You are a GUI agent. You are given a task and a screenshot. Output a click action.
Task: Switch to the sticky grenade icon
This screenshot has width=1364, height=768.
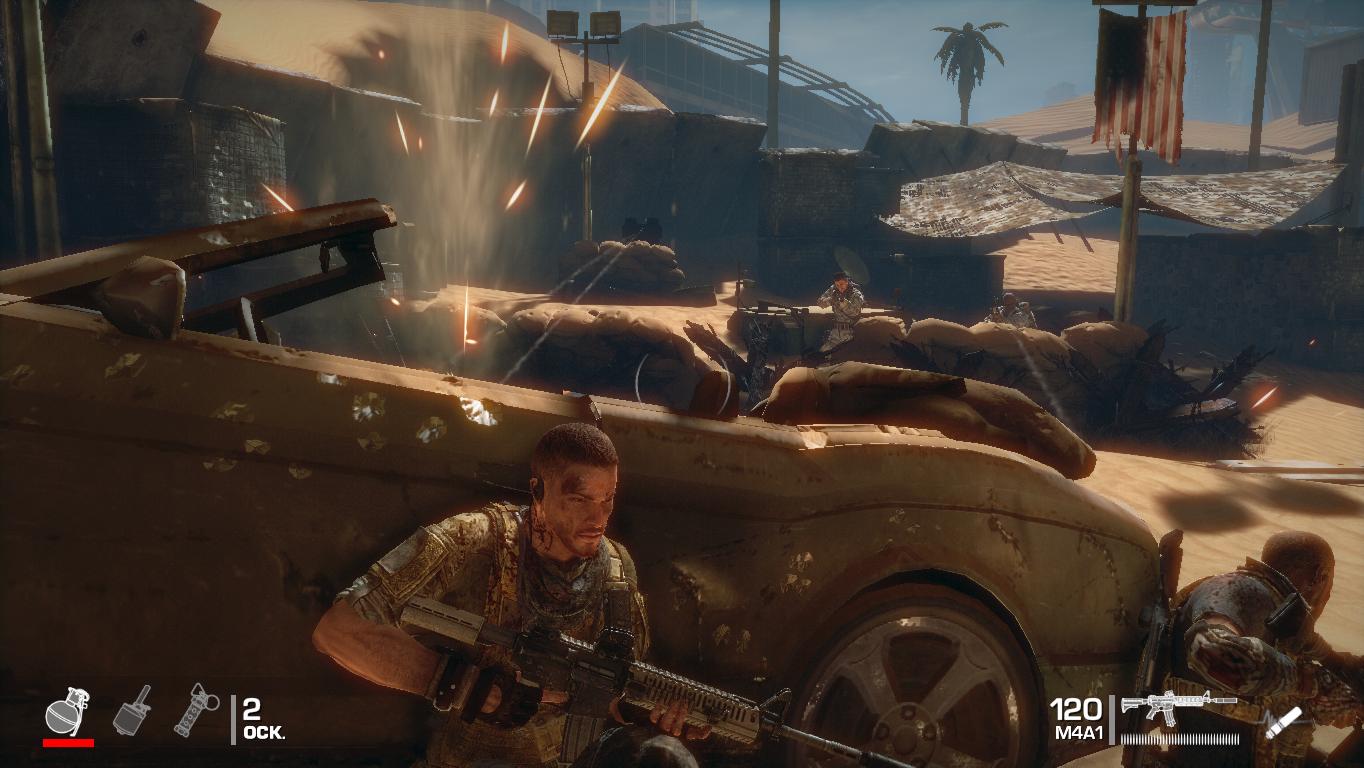coord(133,710)
